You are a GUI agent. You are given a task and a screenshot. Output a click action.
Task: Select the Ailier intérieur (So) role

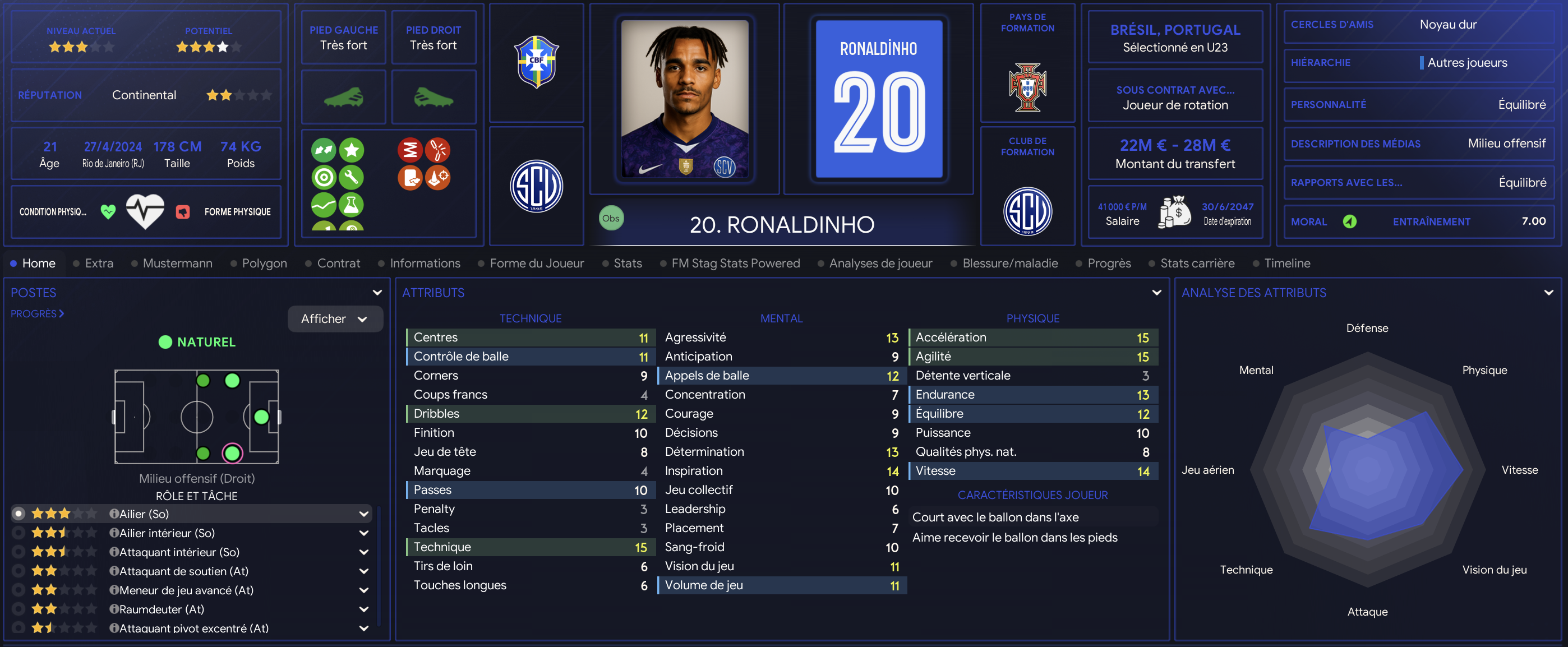(167, 533)
